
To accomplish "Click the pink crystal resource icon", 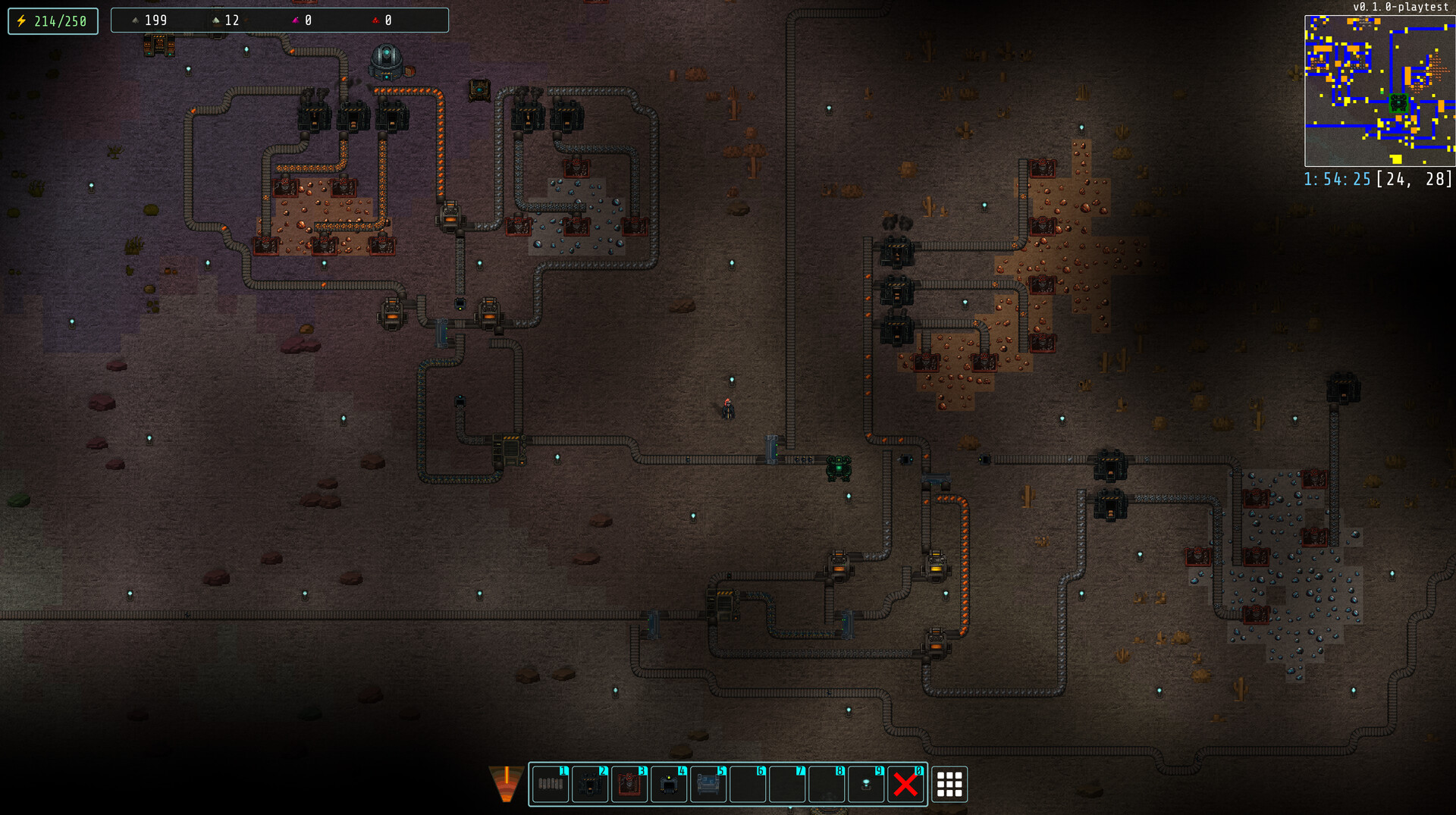I will click(296, 20).
